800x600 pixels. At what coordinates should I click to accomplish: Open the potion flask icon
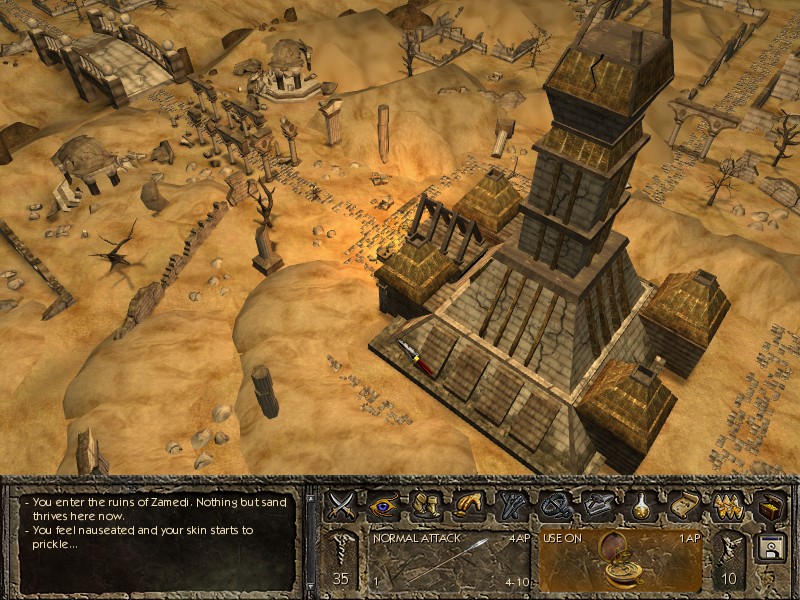[x=642, y=505]
